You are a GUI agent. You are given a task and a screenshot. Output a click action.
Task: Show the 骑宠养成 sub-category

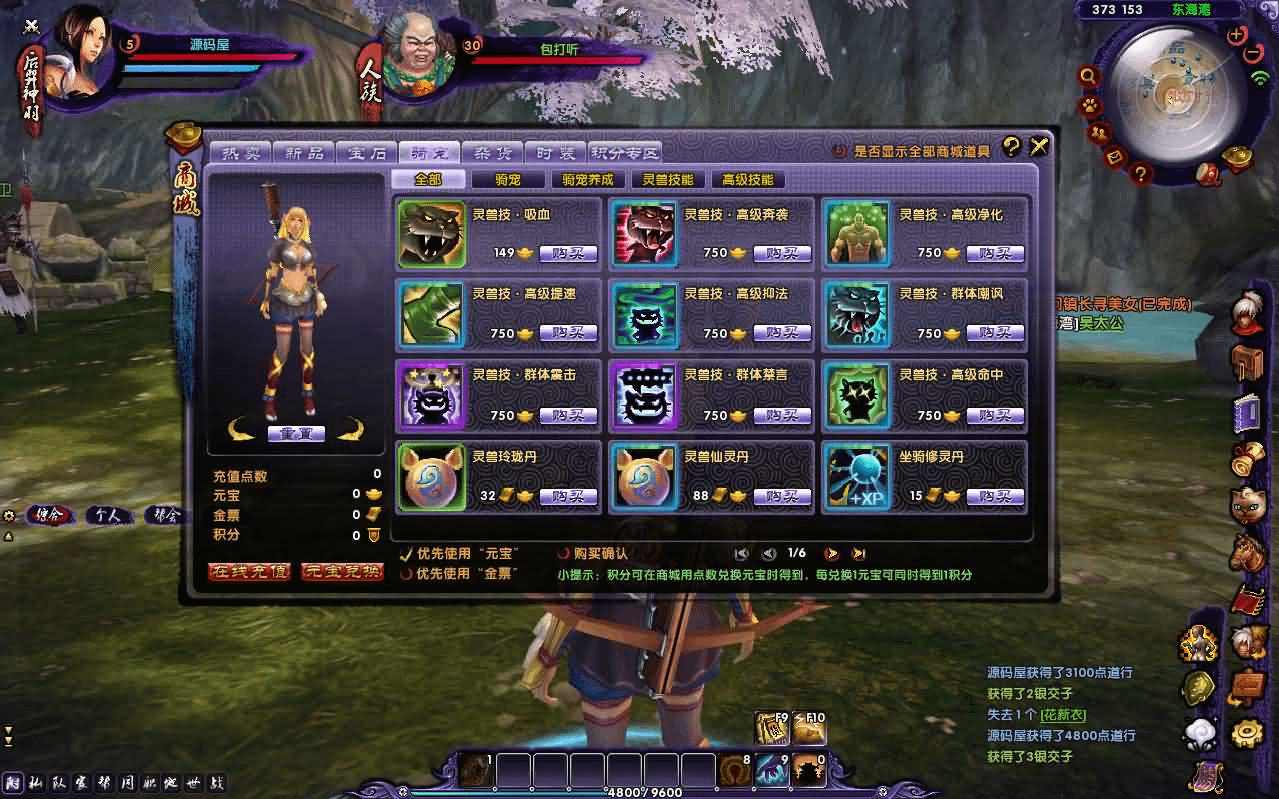coord(588,180)
